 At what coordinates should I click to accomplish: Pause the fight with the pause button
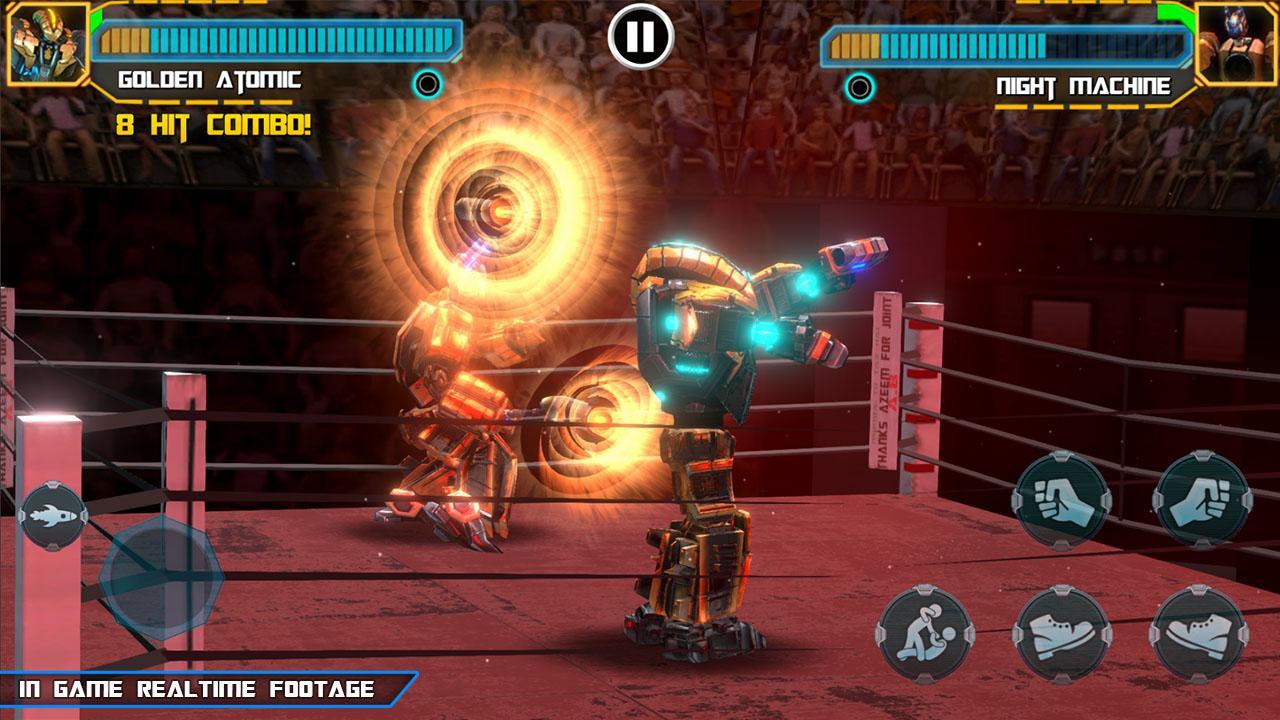coord(640,36)
